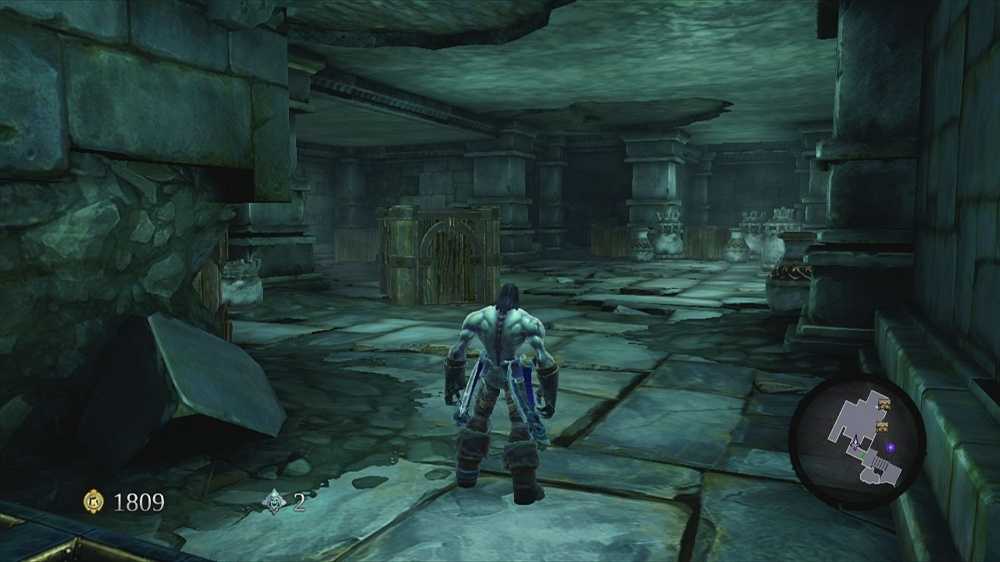
Task: Select the gold coin currency icon
Action: (x=93, y=500)
